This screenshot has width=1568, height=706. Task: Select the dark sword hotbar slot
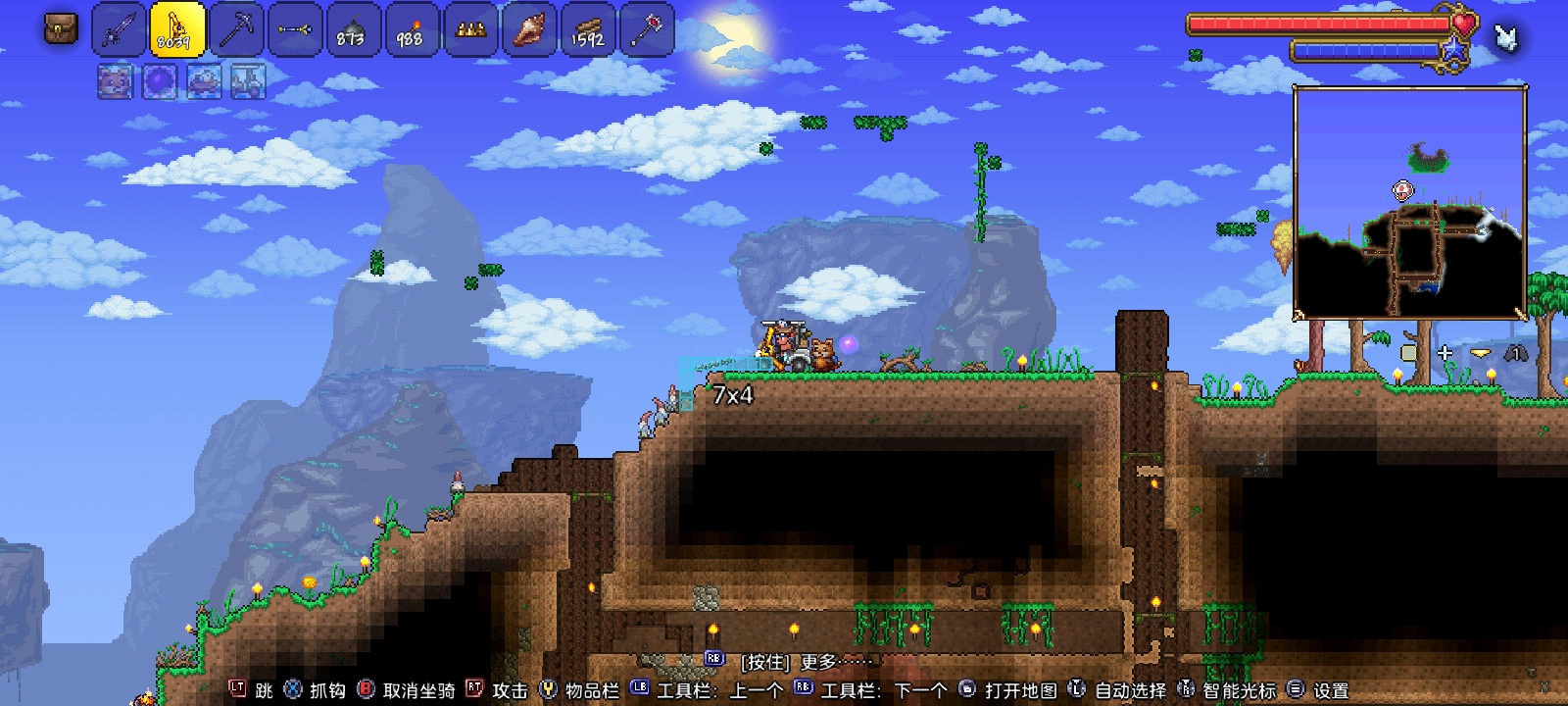[x=119, y=30]
